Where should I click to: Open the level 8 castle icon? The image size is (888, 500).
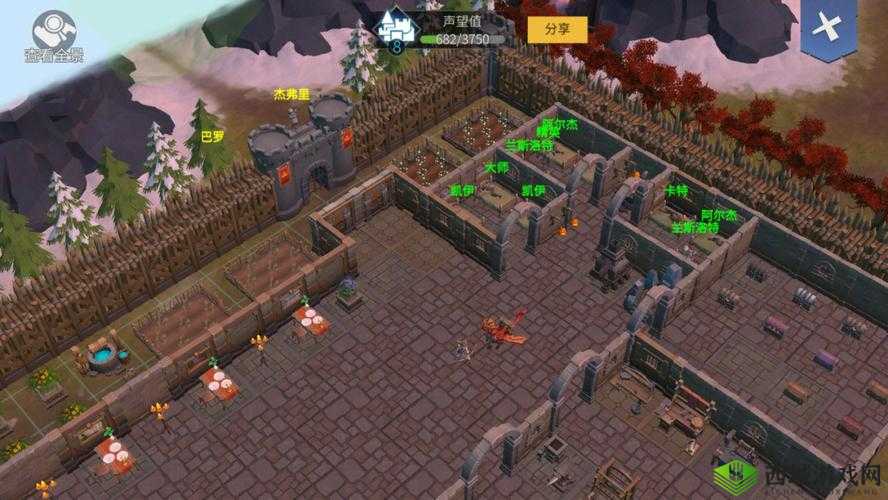[395, 28]
